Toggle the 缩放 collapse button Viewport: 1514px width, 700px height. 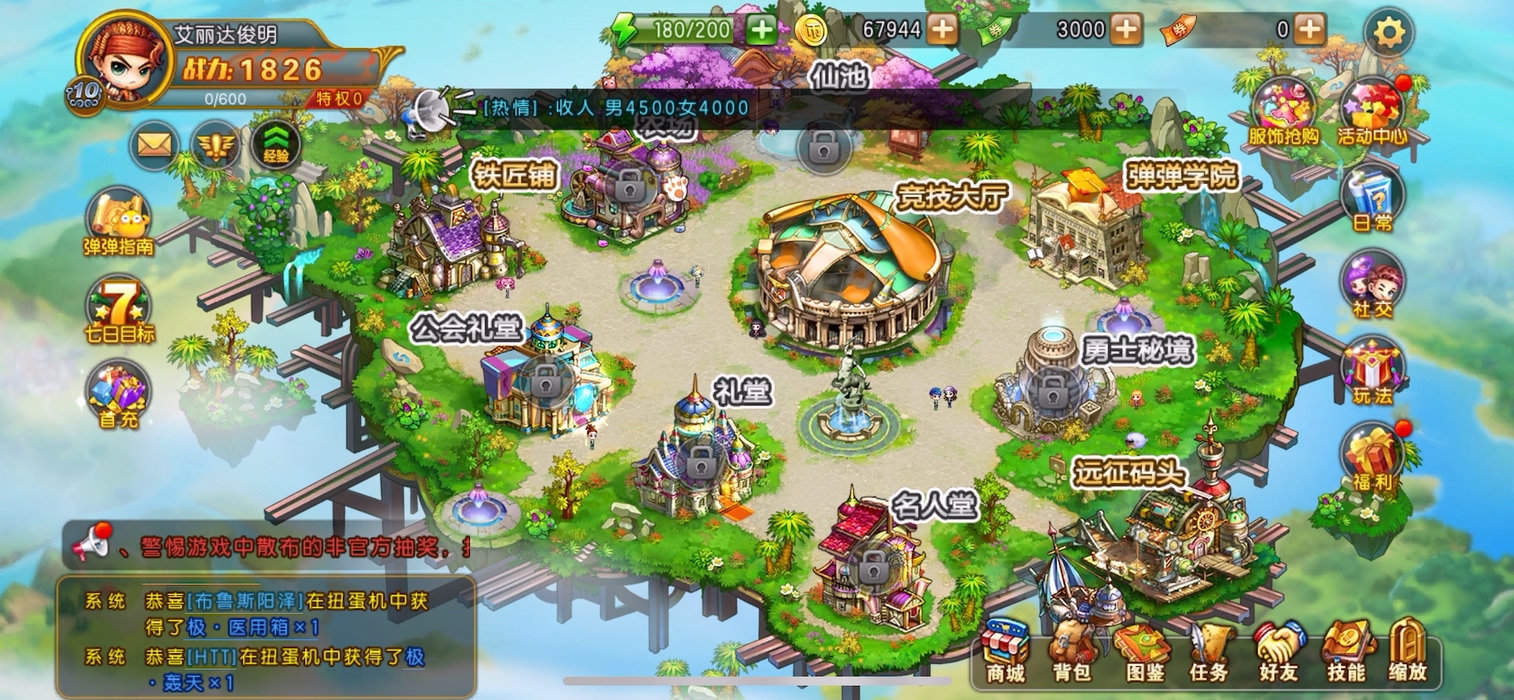[1408, 650]
